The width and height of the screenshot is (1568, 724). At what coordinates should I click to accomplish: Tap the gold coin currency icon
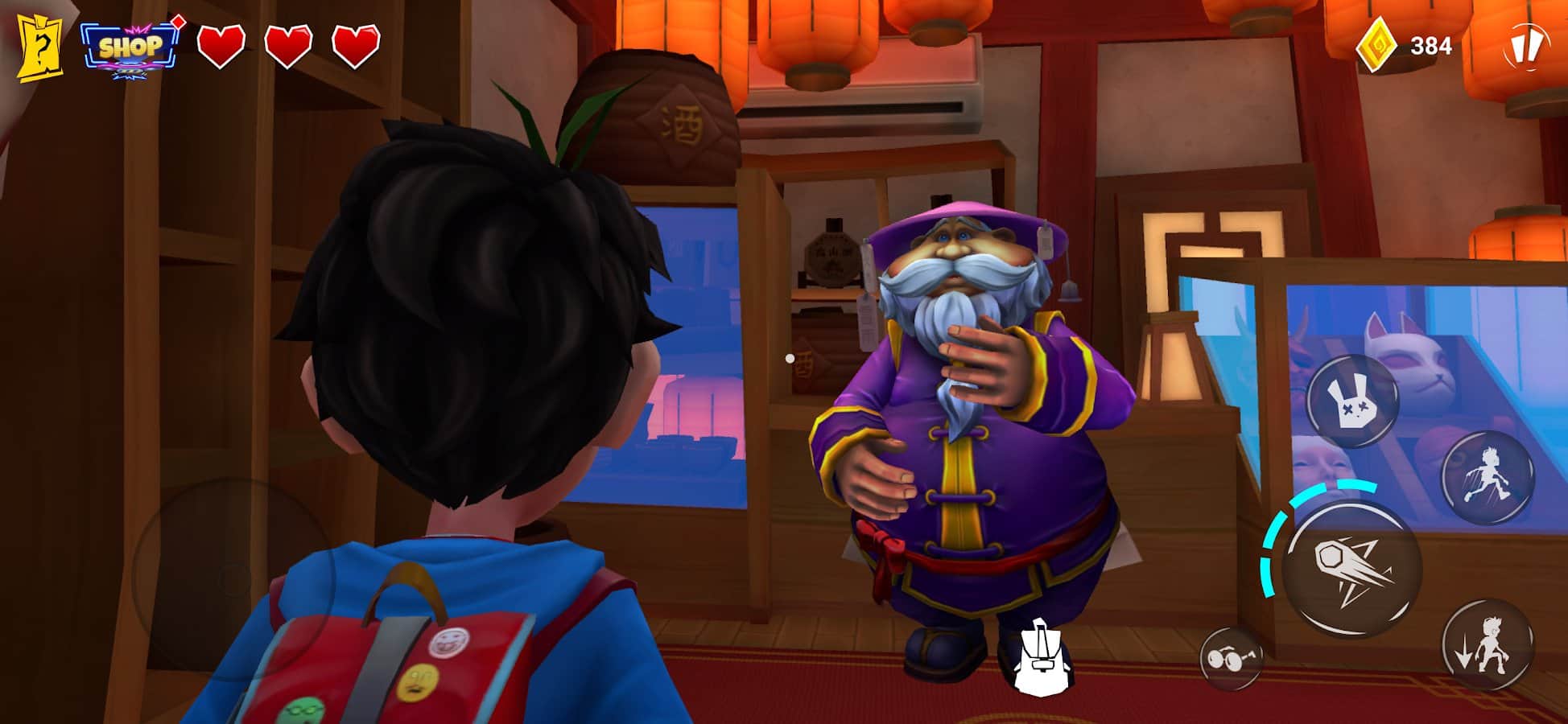pyautogui.click(x=1376, y=46)
